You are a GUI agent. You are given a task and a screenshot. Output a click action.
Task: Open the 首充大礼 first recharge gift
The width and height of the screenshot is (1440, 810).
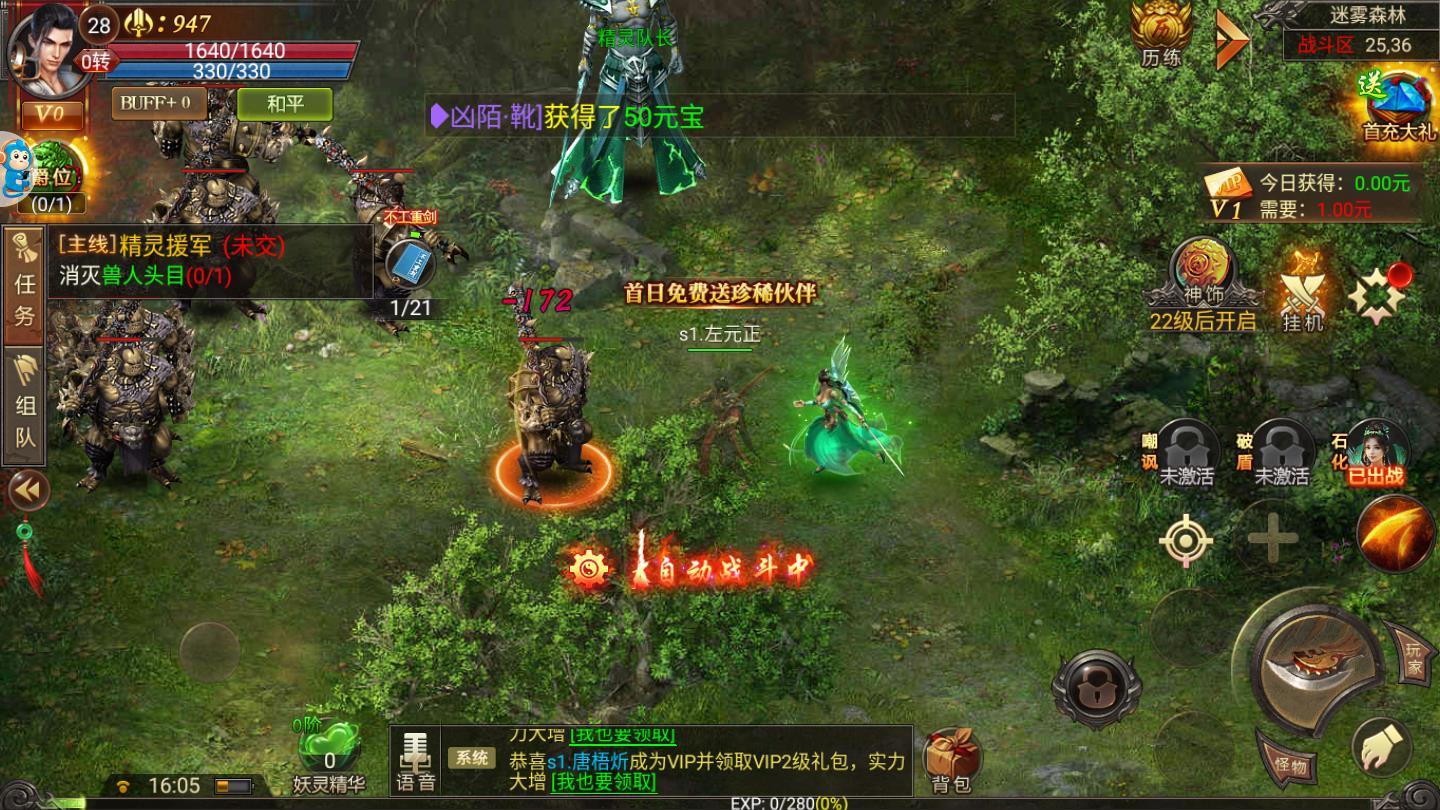click(x=1398, y=105)
